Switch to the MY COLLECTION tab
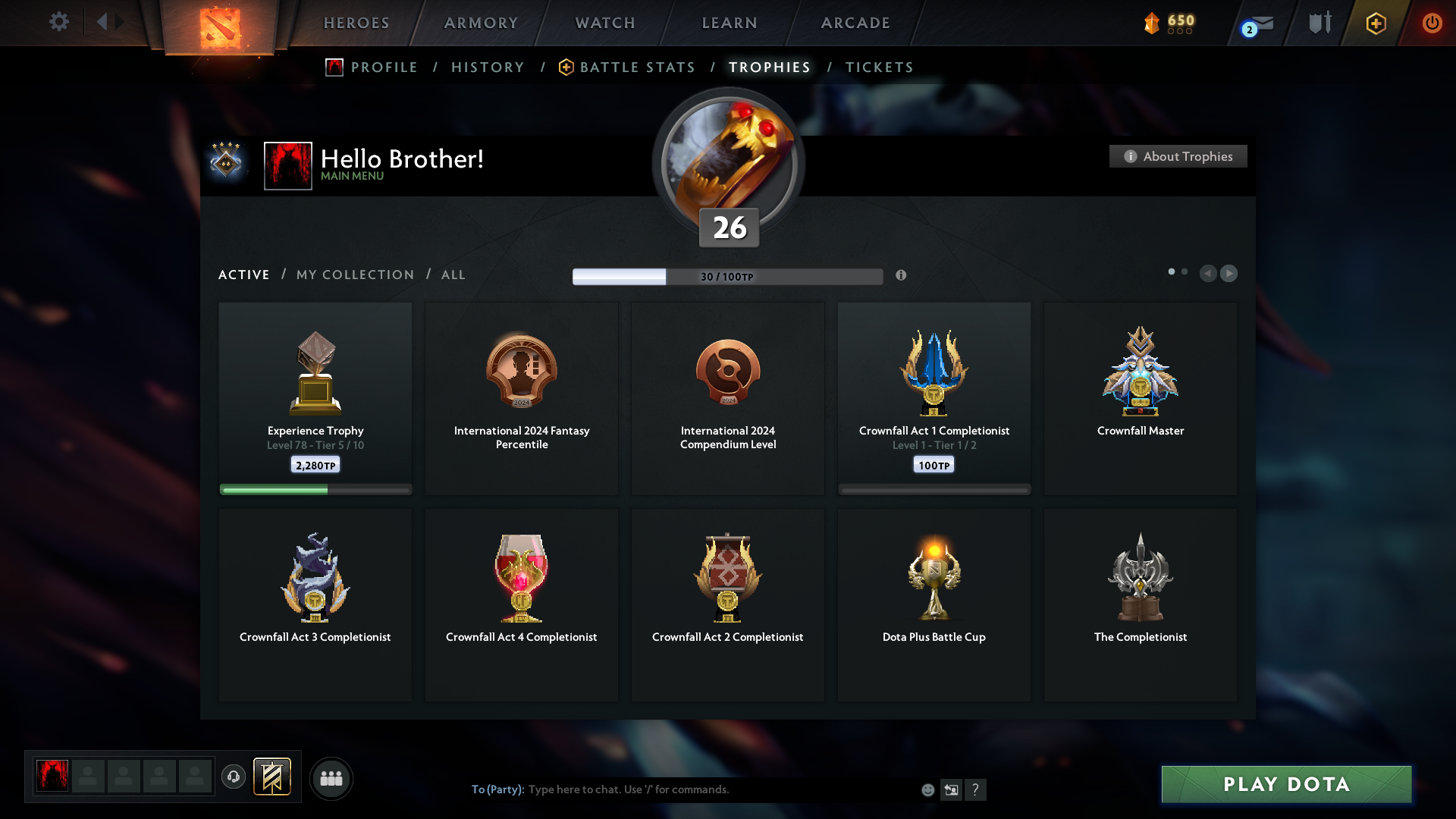 (354, 275)
